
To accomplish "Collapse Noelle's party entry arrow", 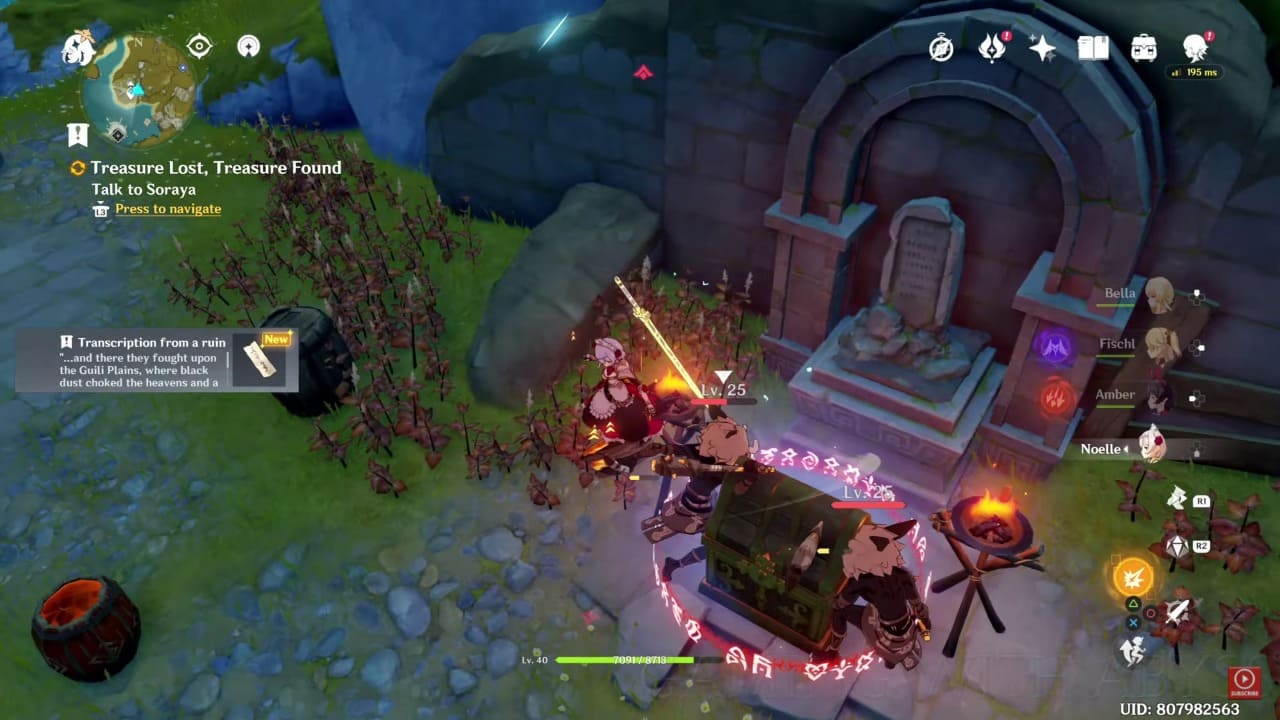I will click(1124, 449).
